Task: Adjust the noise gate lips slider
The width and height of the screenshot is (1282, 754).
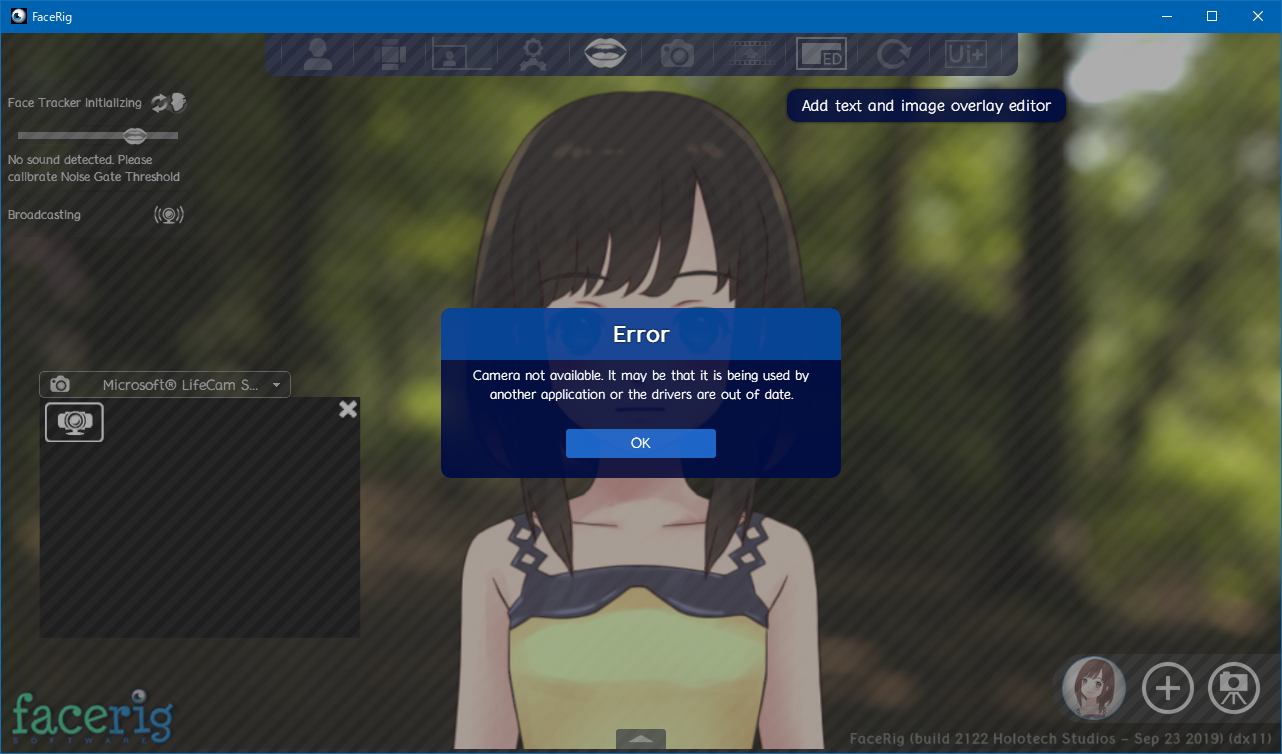Action: pos(135,135)
